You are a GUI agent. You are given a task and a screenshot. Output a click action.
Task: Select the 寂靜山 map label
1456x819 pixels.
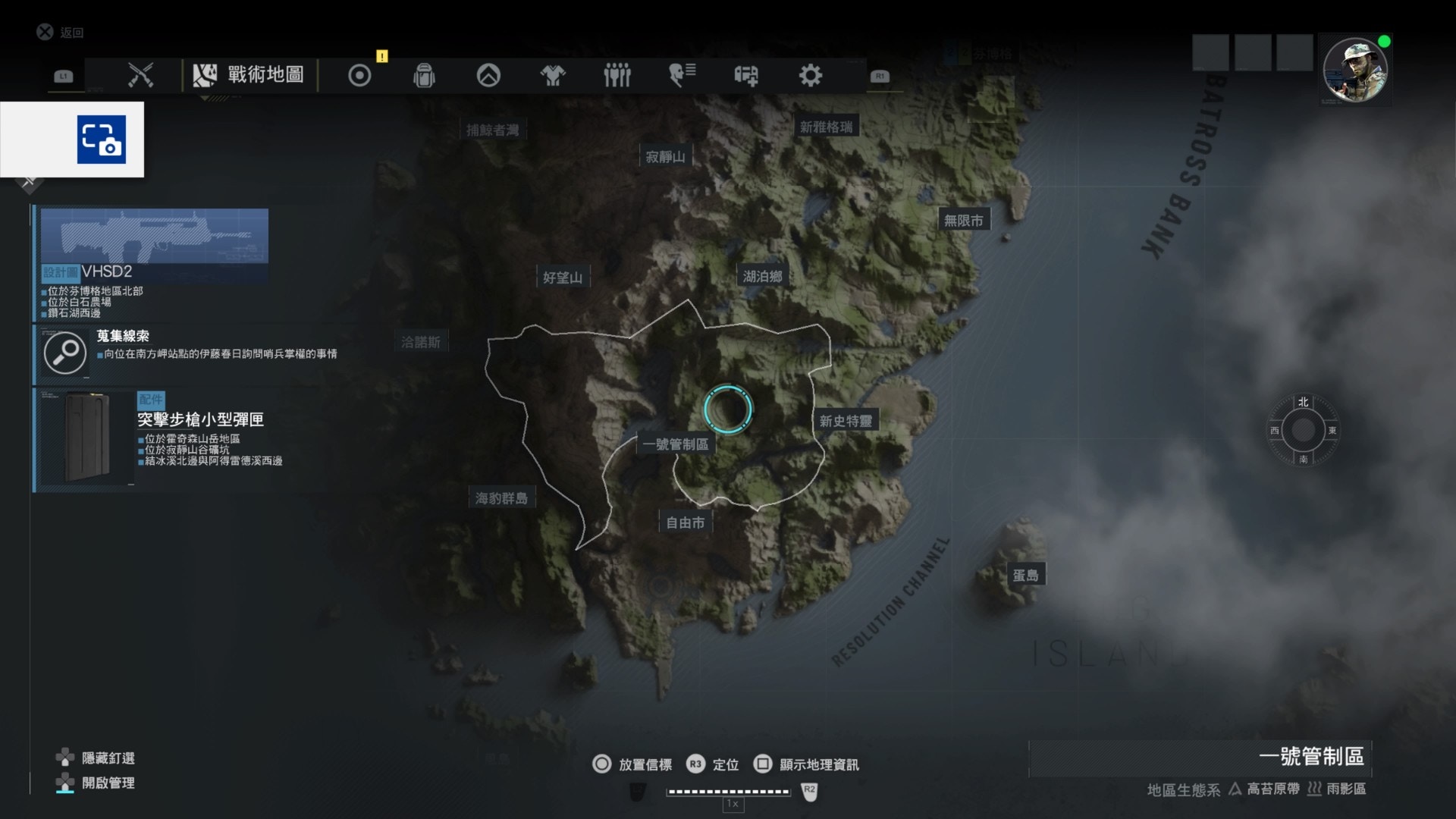[665, 157]
